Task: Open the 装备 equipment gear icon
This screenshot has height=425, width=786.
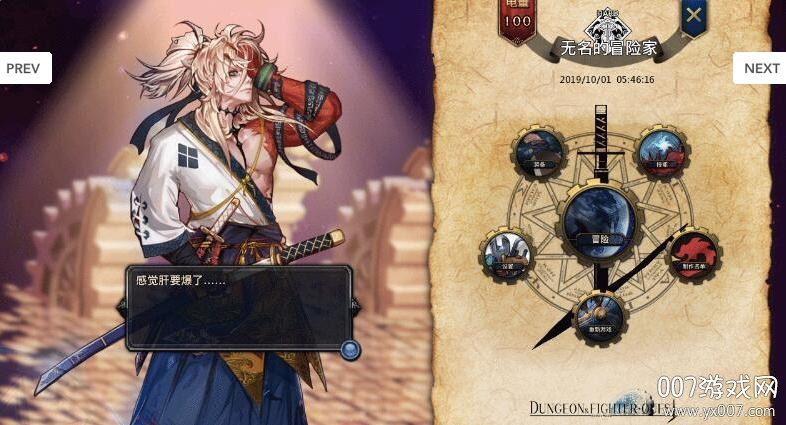Action: pyautogui.click(x=541, y=152)
